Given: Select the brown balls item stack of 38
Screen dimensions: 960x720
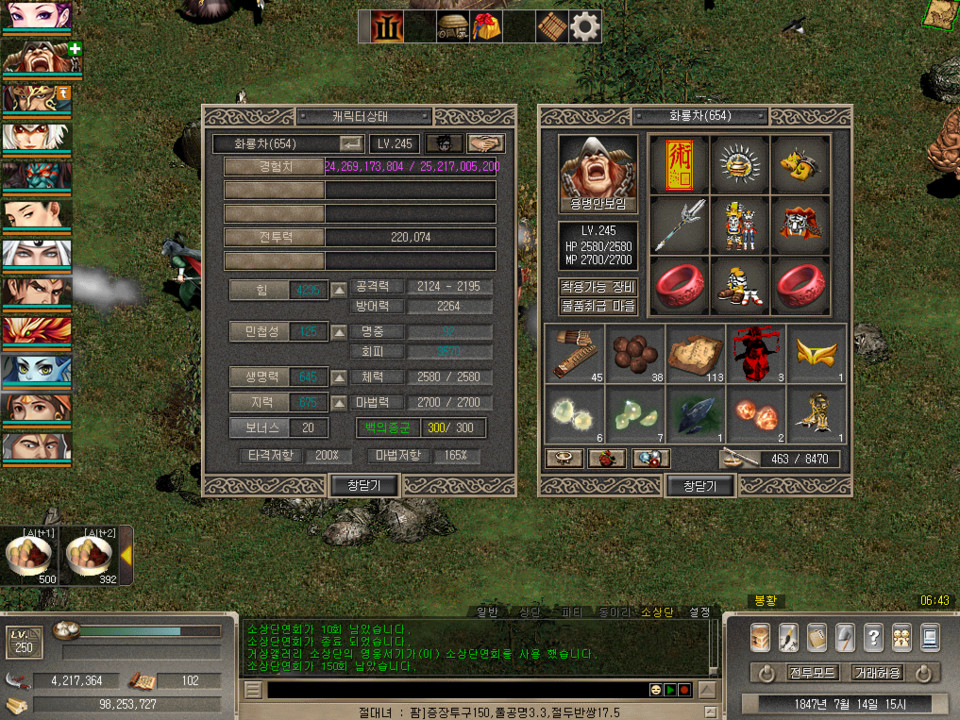Looking at the screenshot, I should pos(636,353).
